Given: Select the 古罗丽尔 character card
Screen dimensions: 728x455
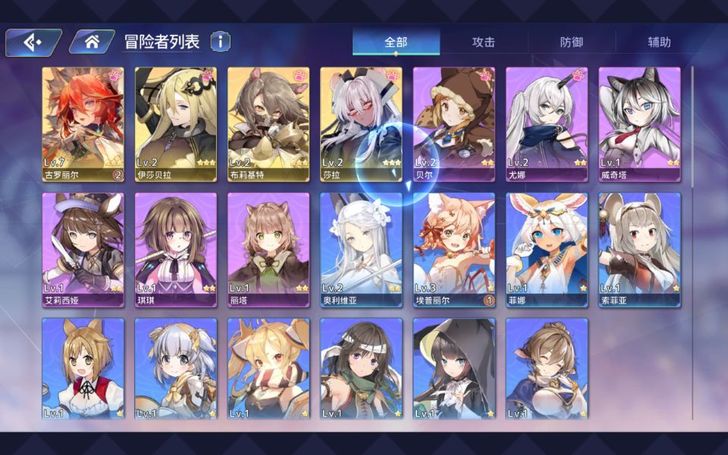Looking at the screenshot, I should point(83,122).
